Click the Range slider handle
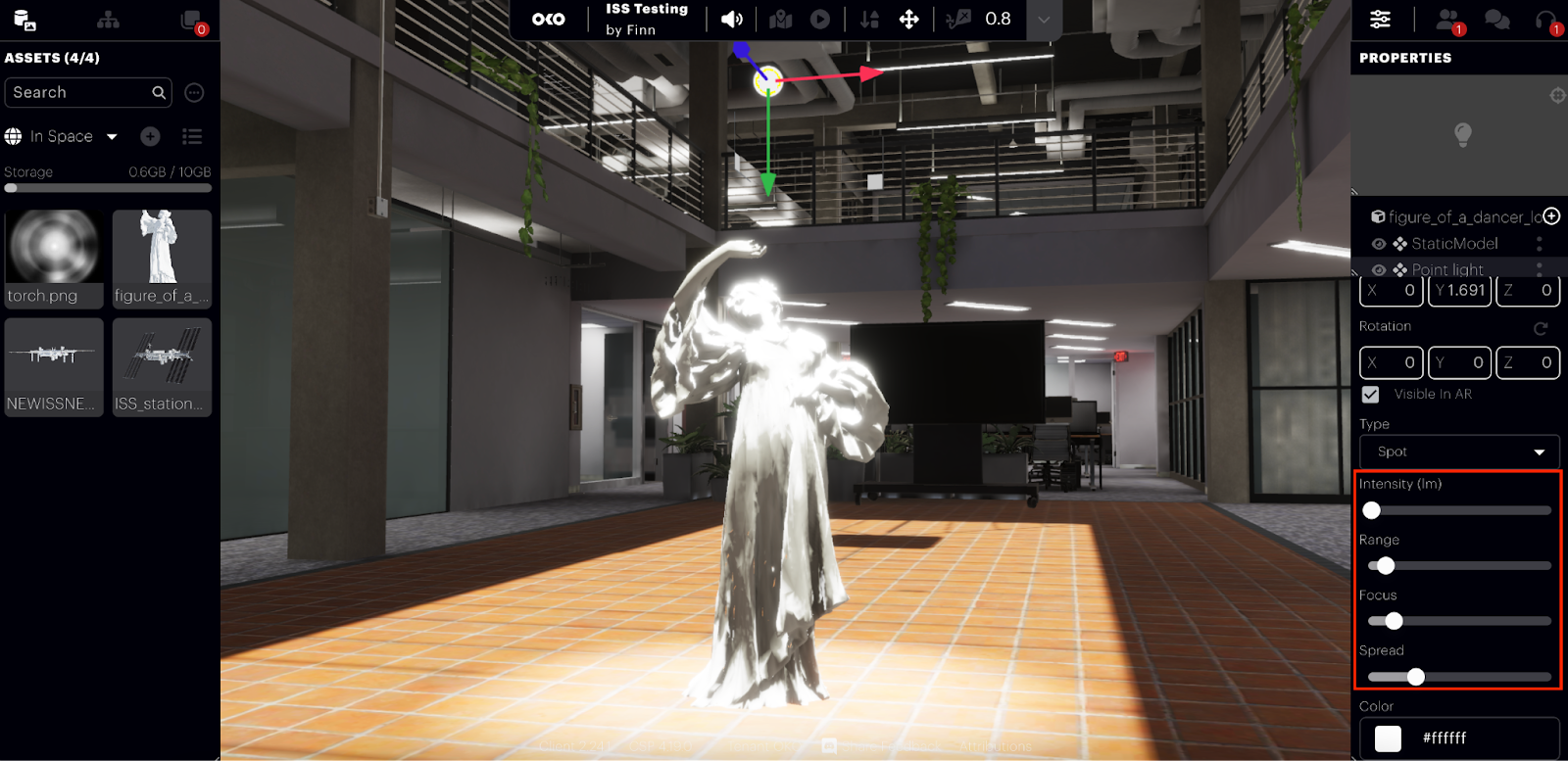Screen dimensions: 1568x761 [x=1386, y=565]
